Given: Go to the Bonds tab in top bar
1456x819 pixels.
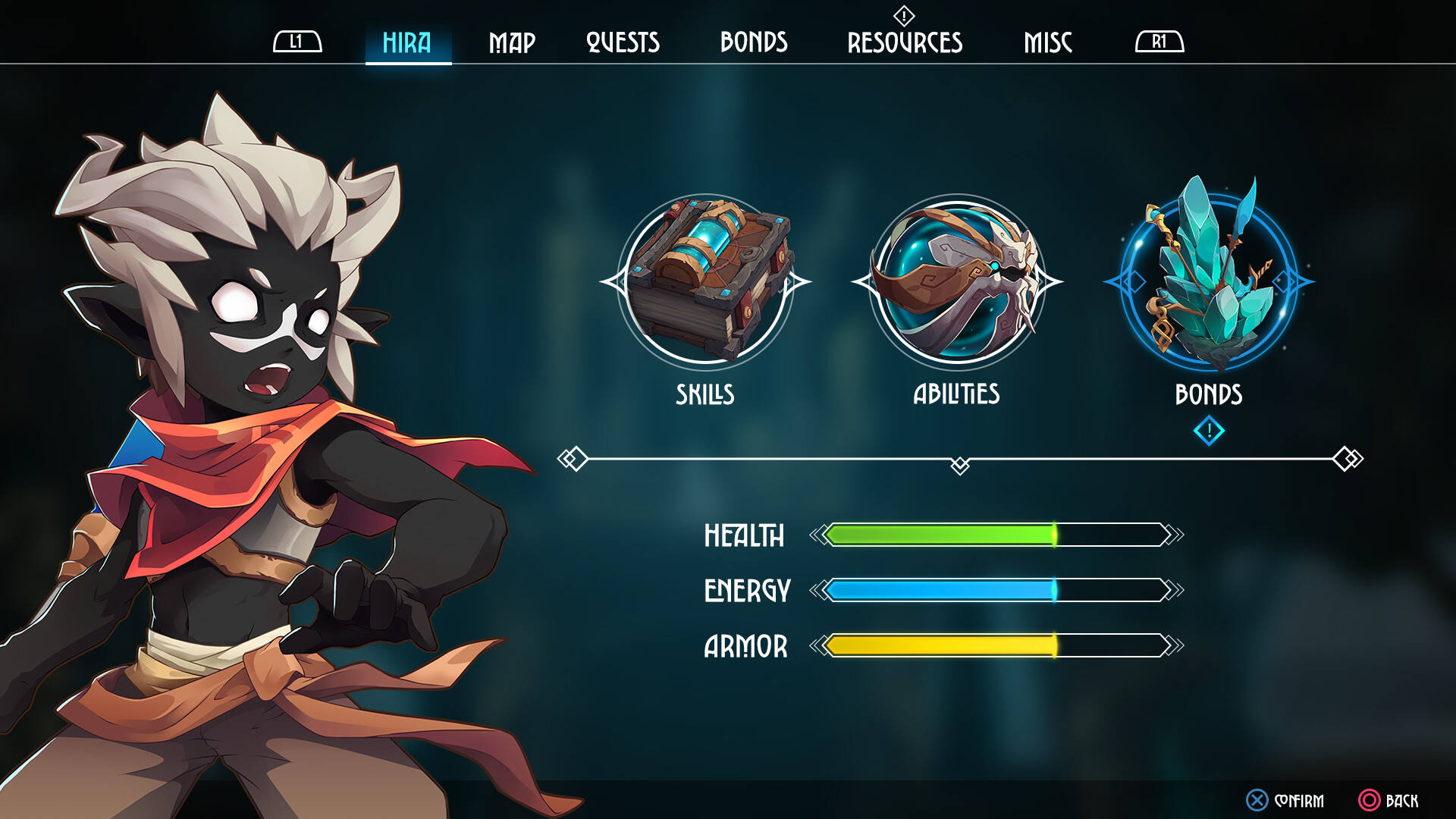Looking at the screenshot, I should (754, 42).
